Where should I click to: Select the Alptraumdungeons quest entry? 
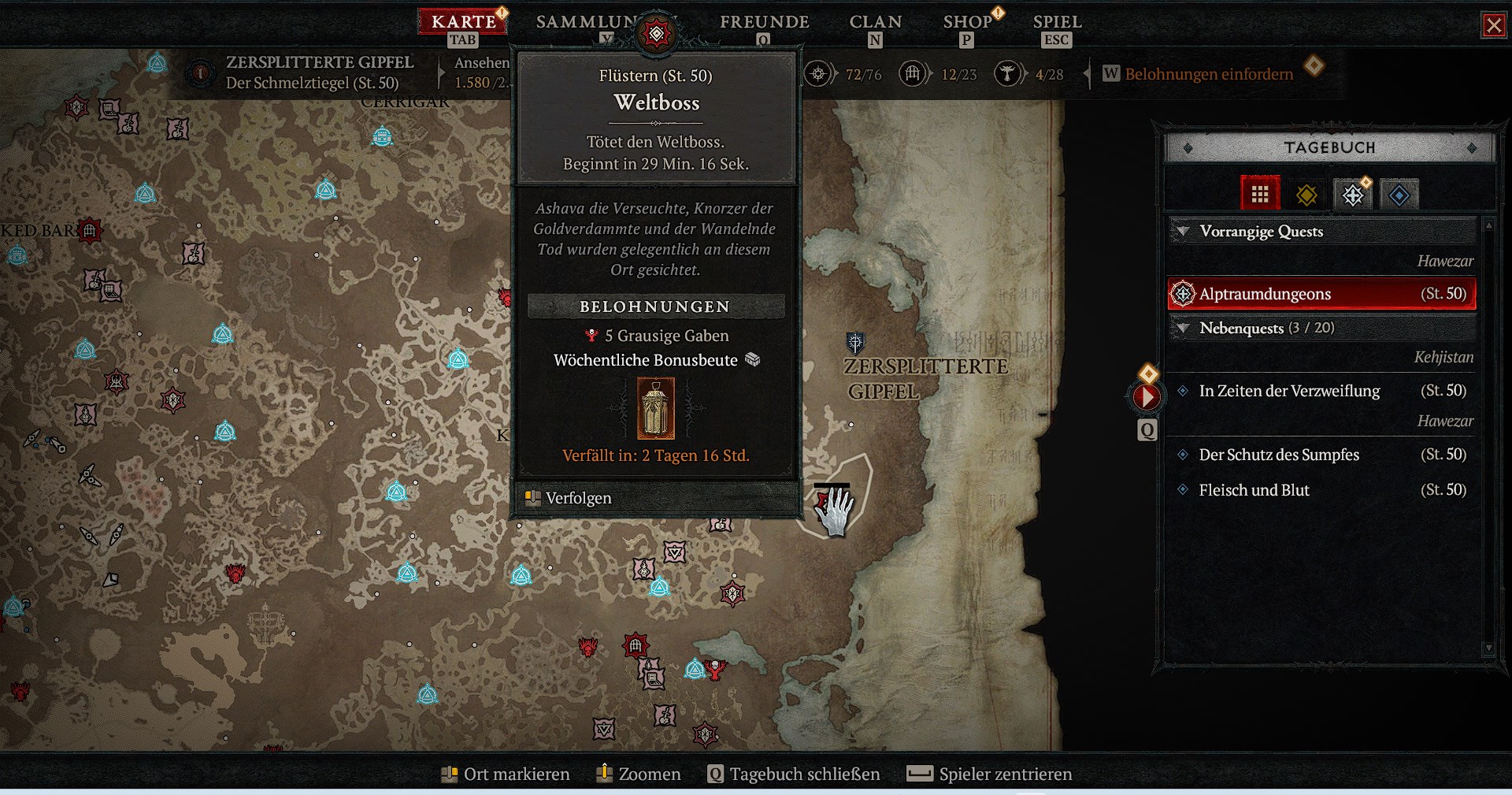click(1321, 294)
